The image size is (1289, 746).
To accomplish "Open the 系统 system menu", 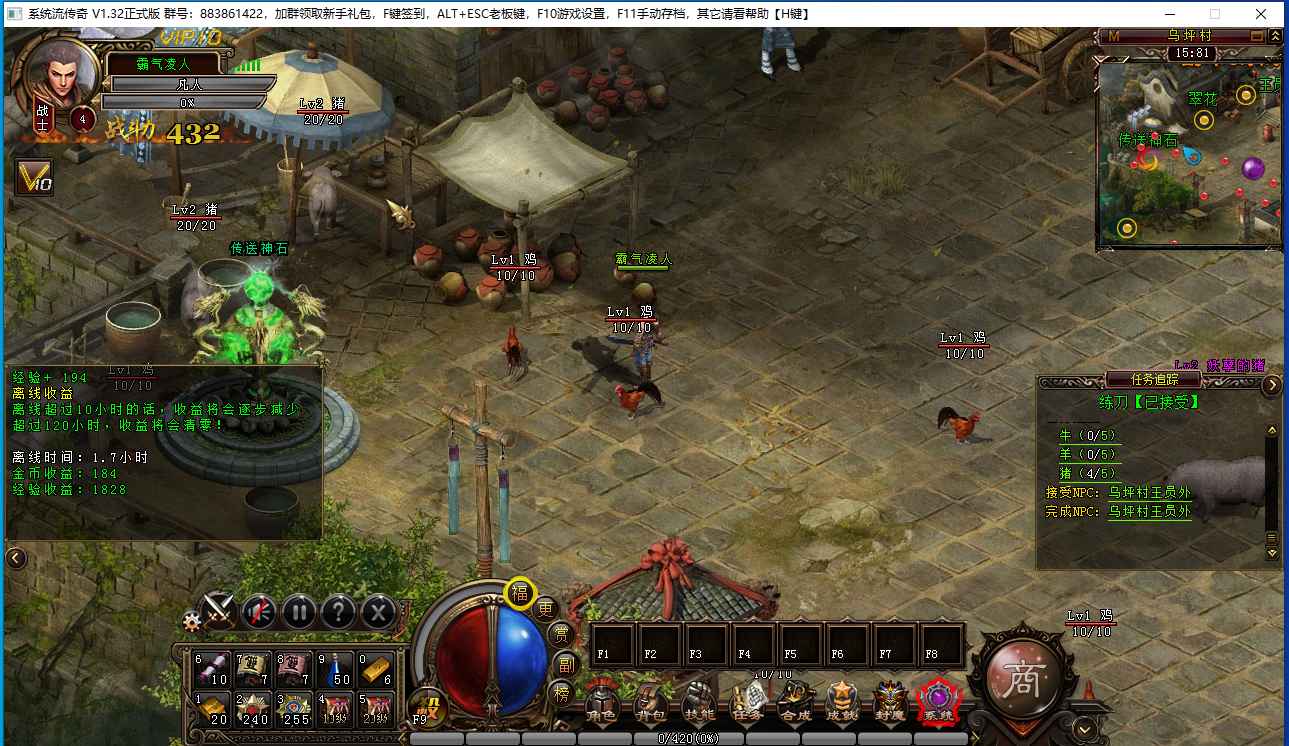I will pos(938,703).
